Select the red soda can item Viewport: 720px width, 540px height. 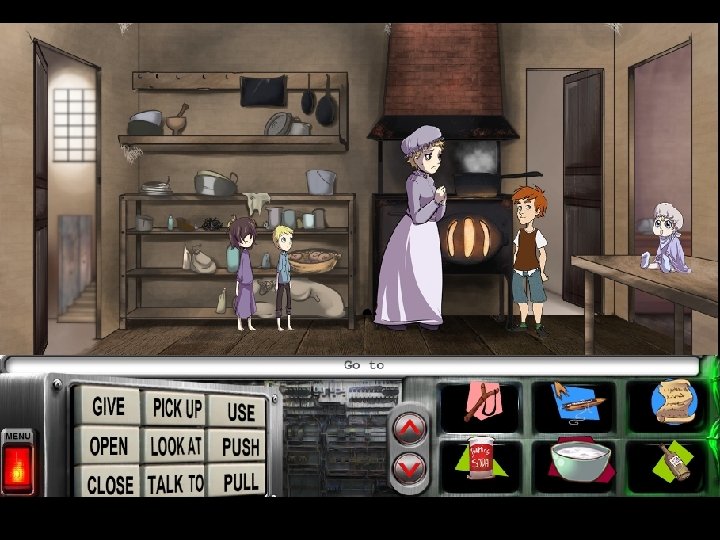[x=480, y=464]
